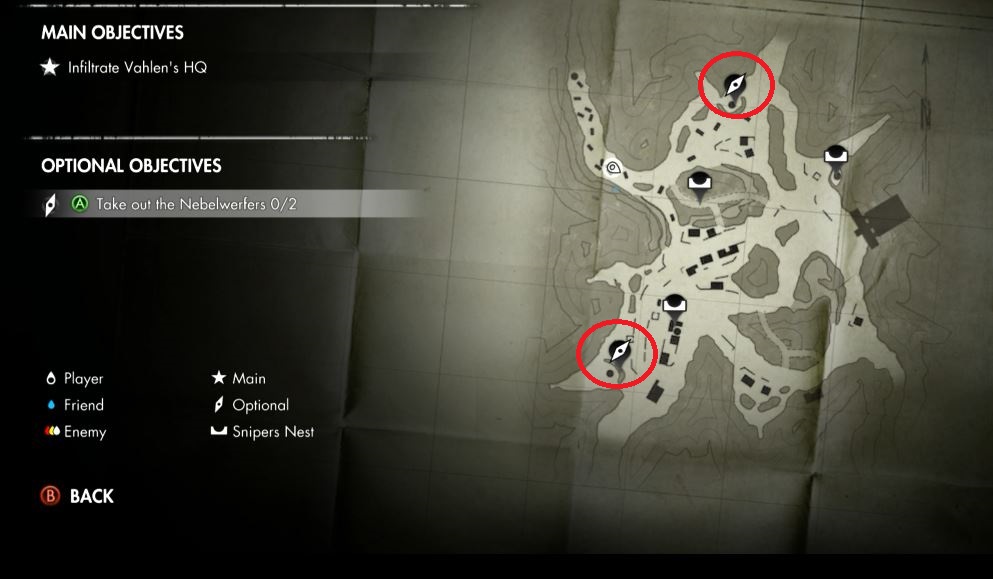Click the northern Nebelwerfer map marker
Viewport: 993px width, 579px height.
pos(735,86)
